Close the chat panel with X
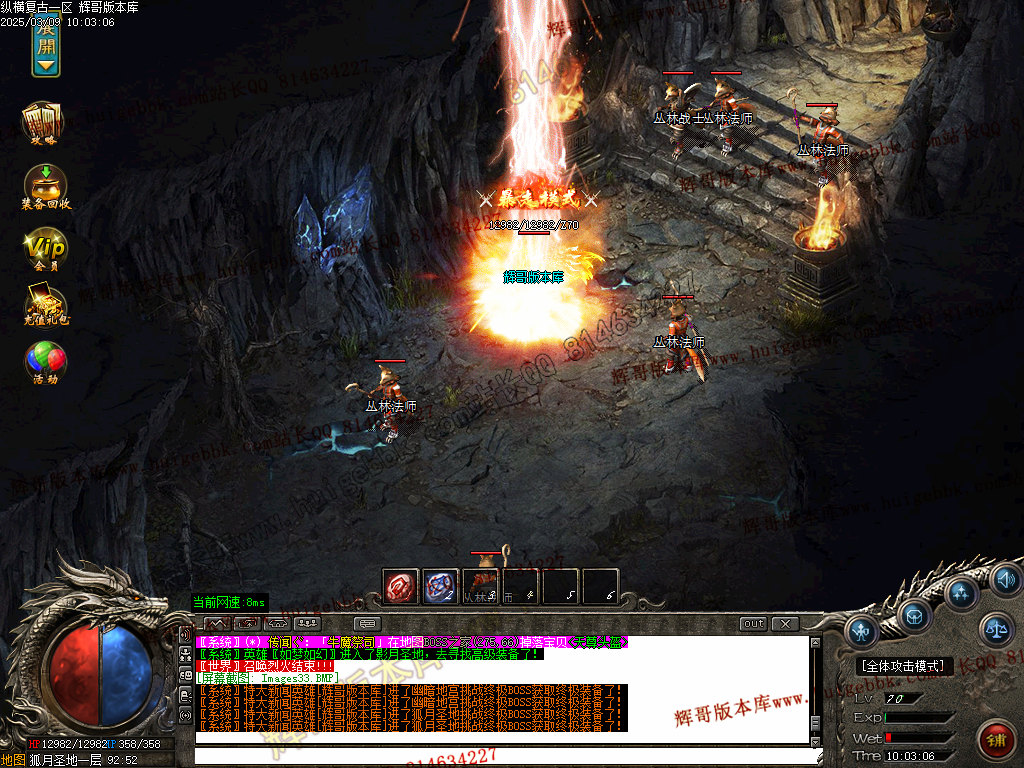The width and height of the screenshot is (1024, 768). pyautogui.click(x=786, y=624)
